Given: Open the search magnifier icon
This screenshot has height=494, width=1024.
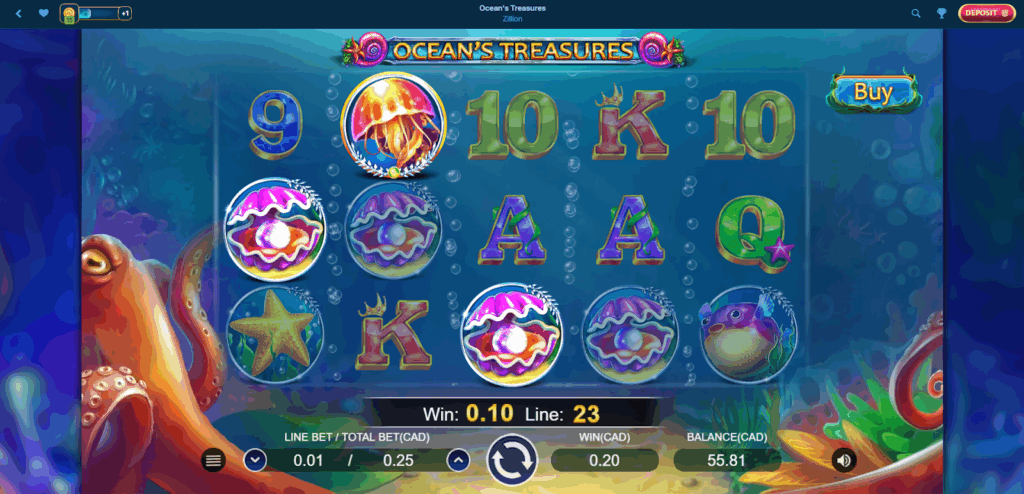Looking at the screenshot, I should [x=916, y=14].
